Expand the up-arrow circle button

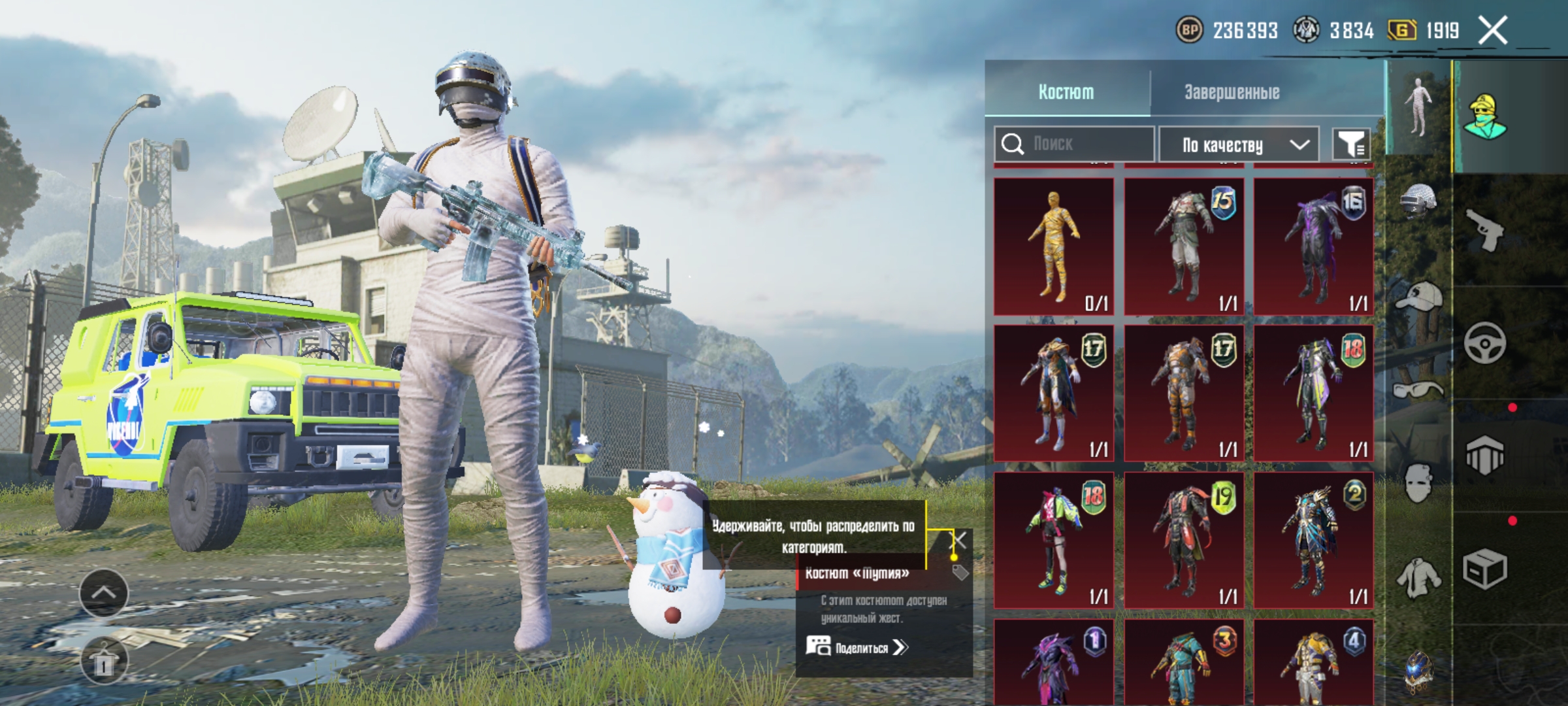[x=104, y=593]
